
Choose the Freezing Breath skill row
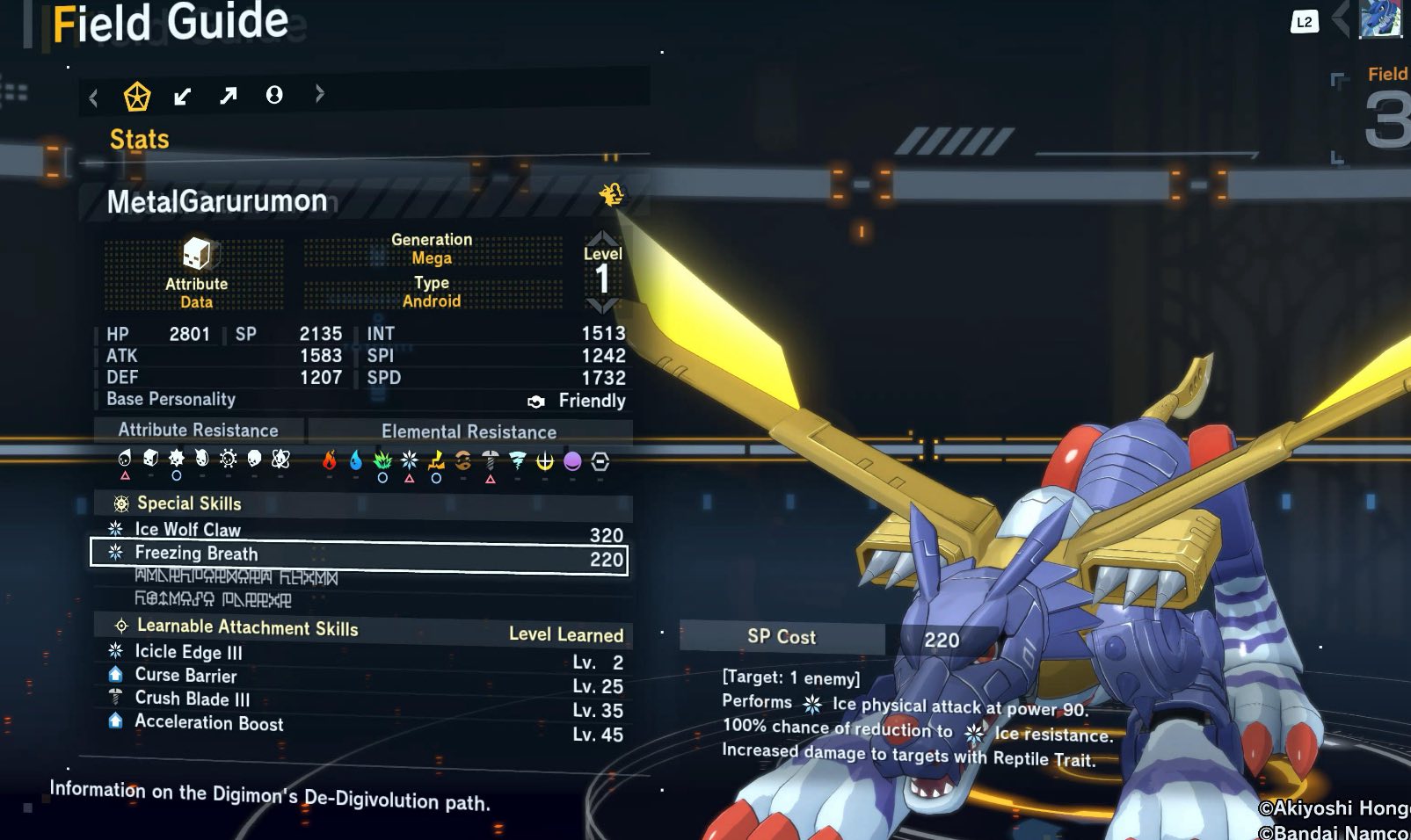click(x=359, y=554)
